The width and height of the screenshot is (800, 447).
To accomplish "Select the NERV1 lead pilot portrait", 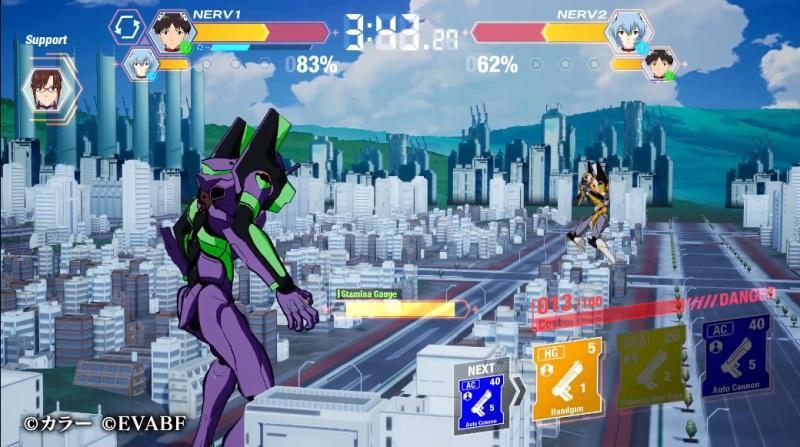I will tap(172, 31).
